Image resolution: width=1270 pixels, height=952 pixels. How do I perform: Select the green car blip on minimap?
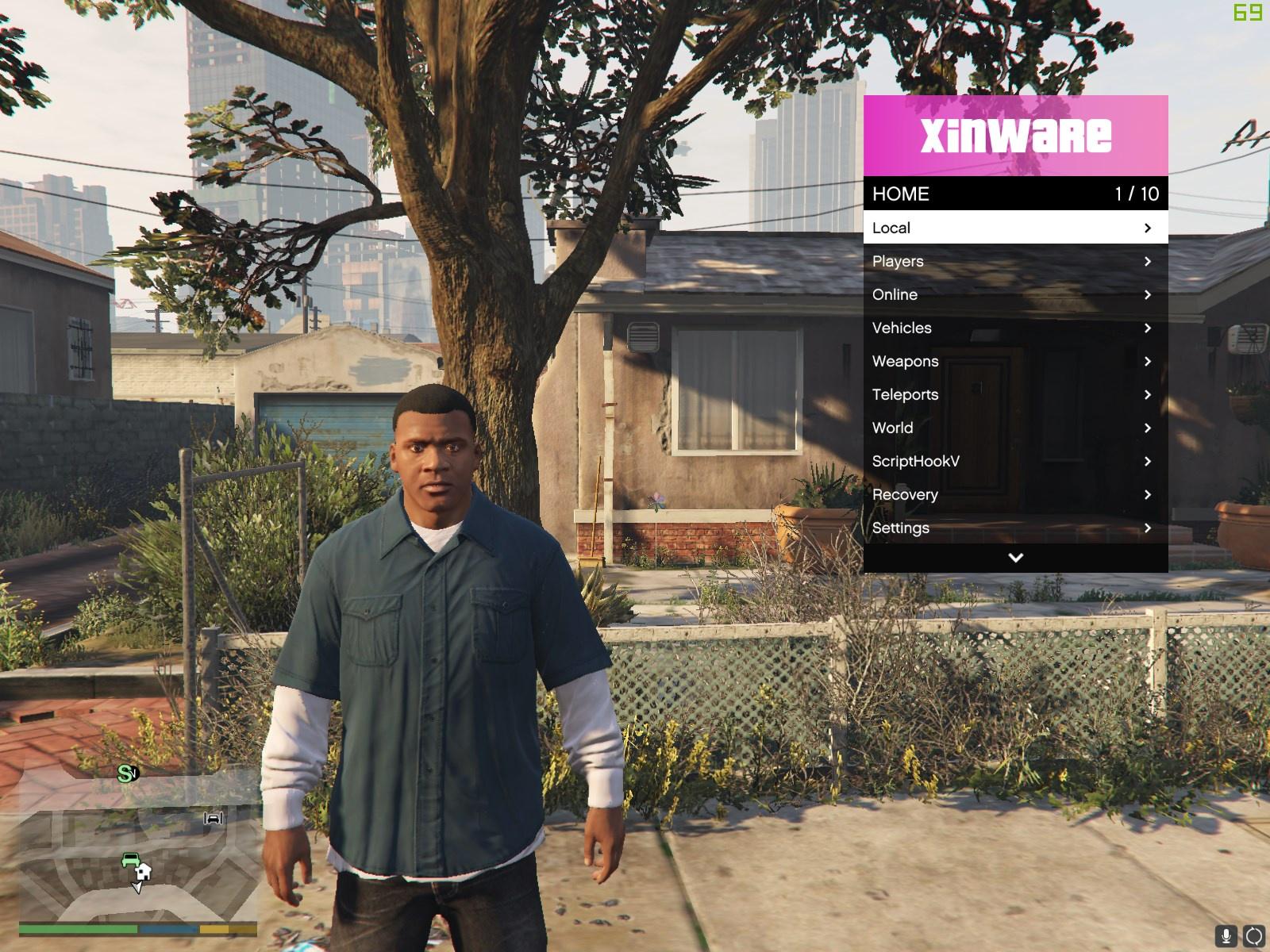point(130,859)
